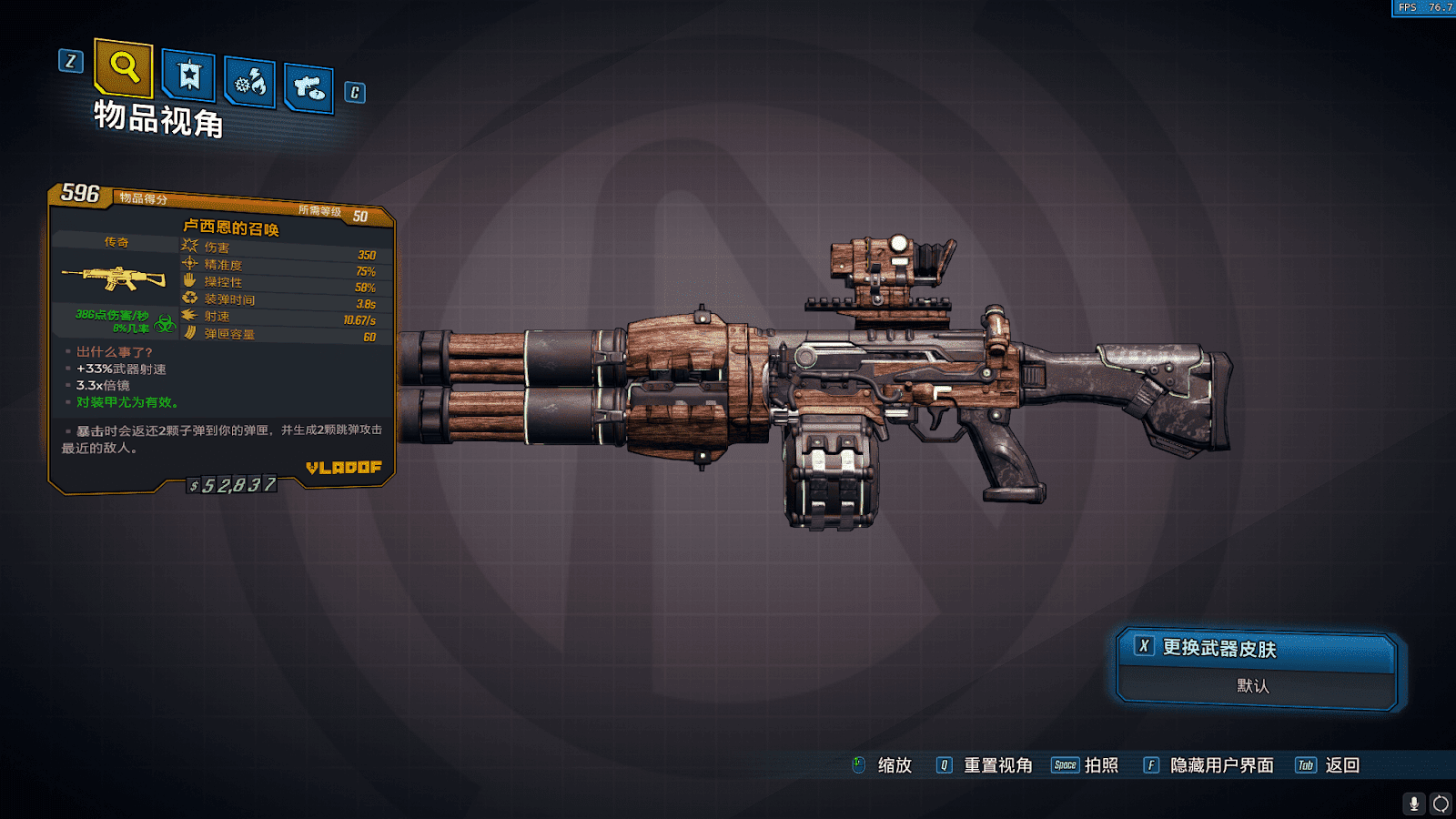1456x819 pixels.
Task: Switch to the gun with question mark tab
Action: coord(308,88)
